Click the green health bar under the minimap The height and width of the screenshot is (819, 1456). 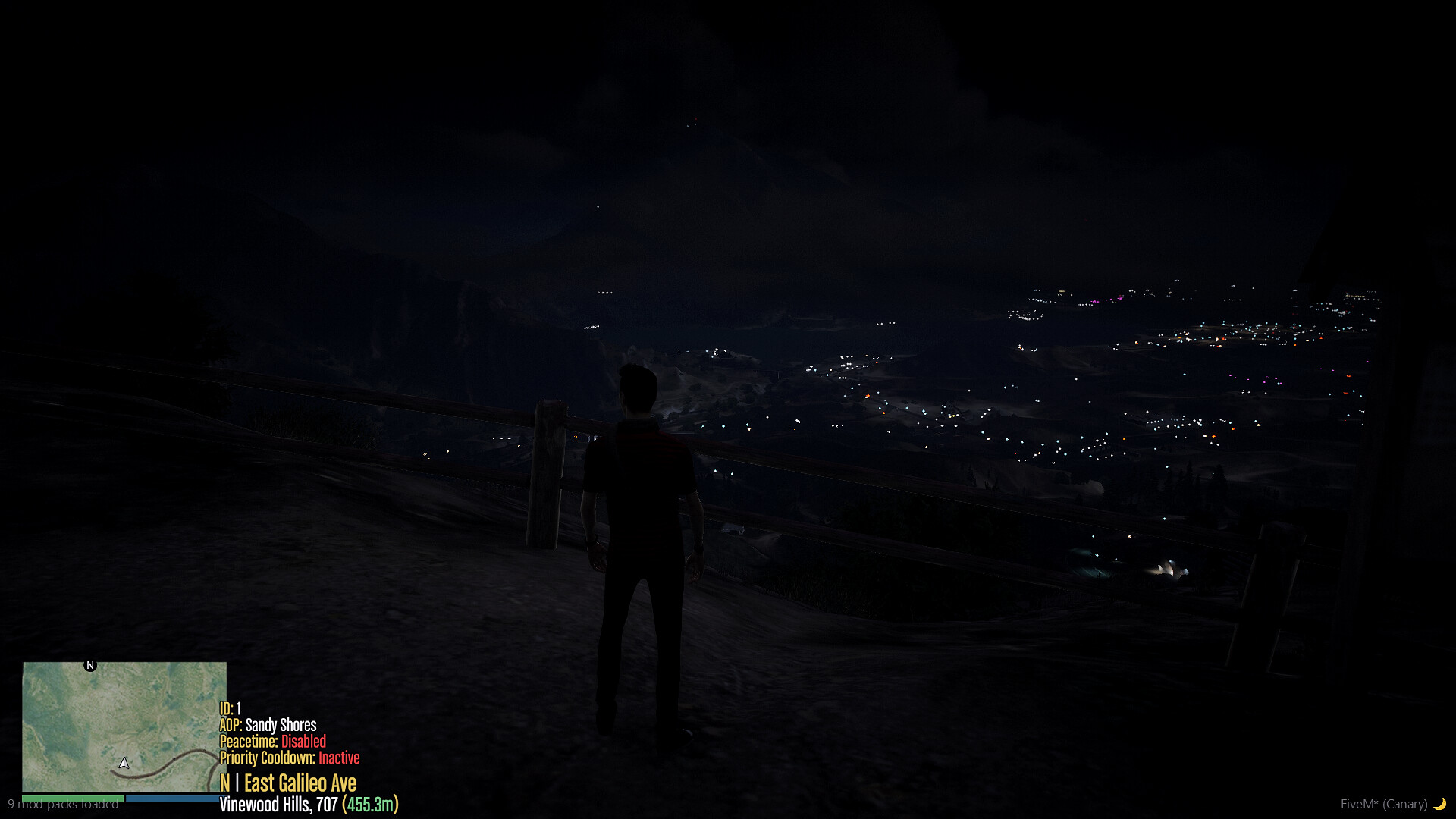(74, 799)
